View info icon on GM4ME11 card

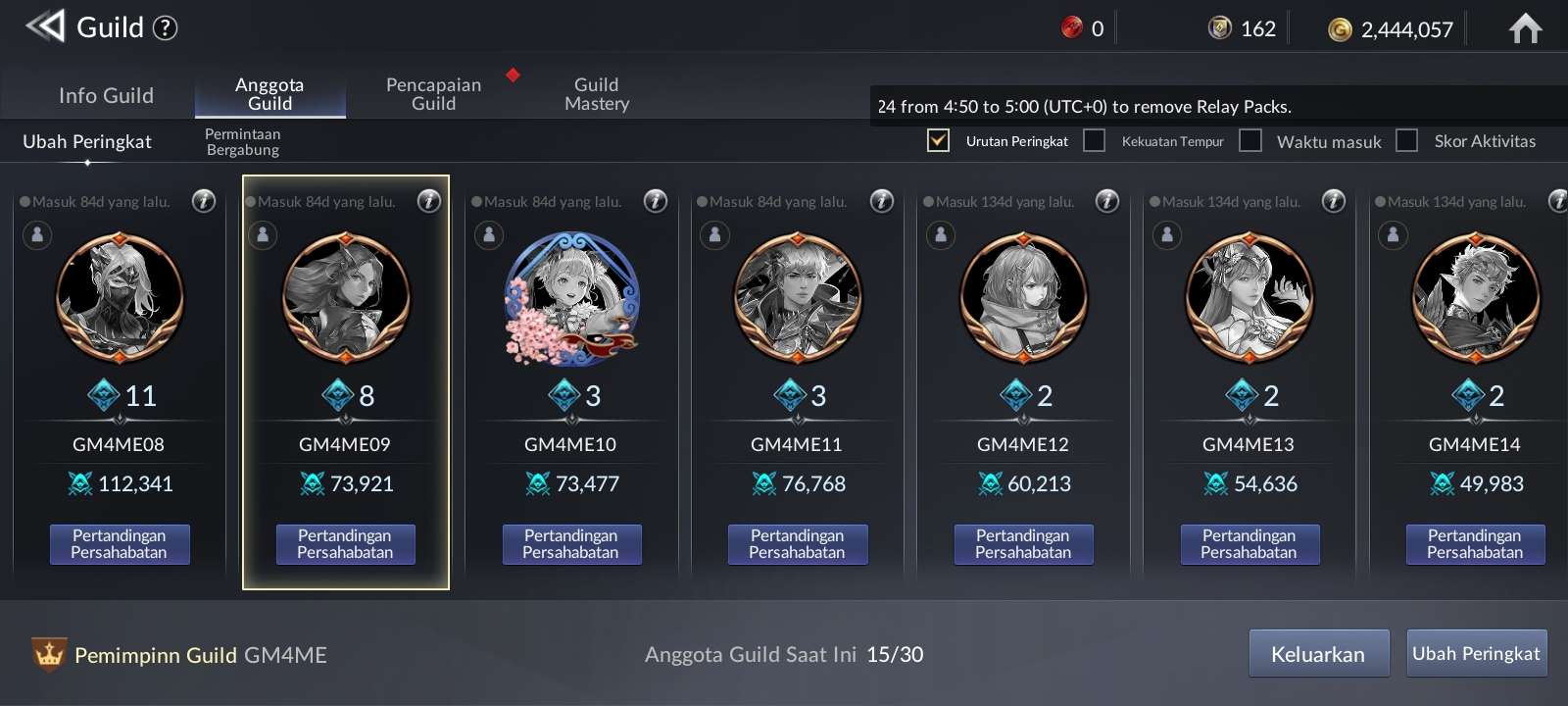(x=882, y=201)
